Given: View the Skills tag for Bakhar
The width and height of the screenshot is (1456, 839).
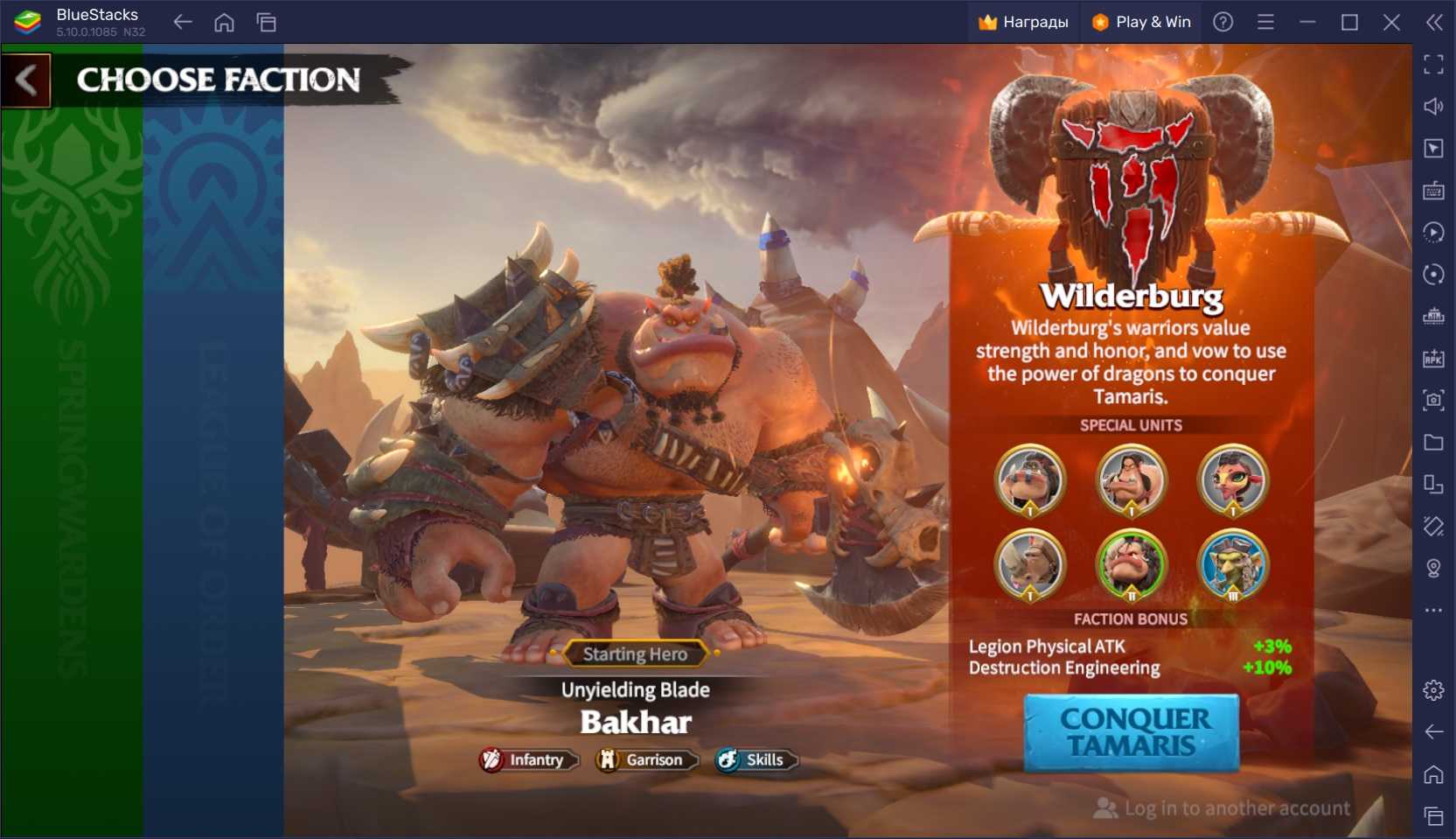Looking at the screenshot, I should coord(756,760).
